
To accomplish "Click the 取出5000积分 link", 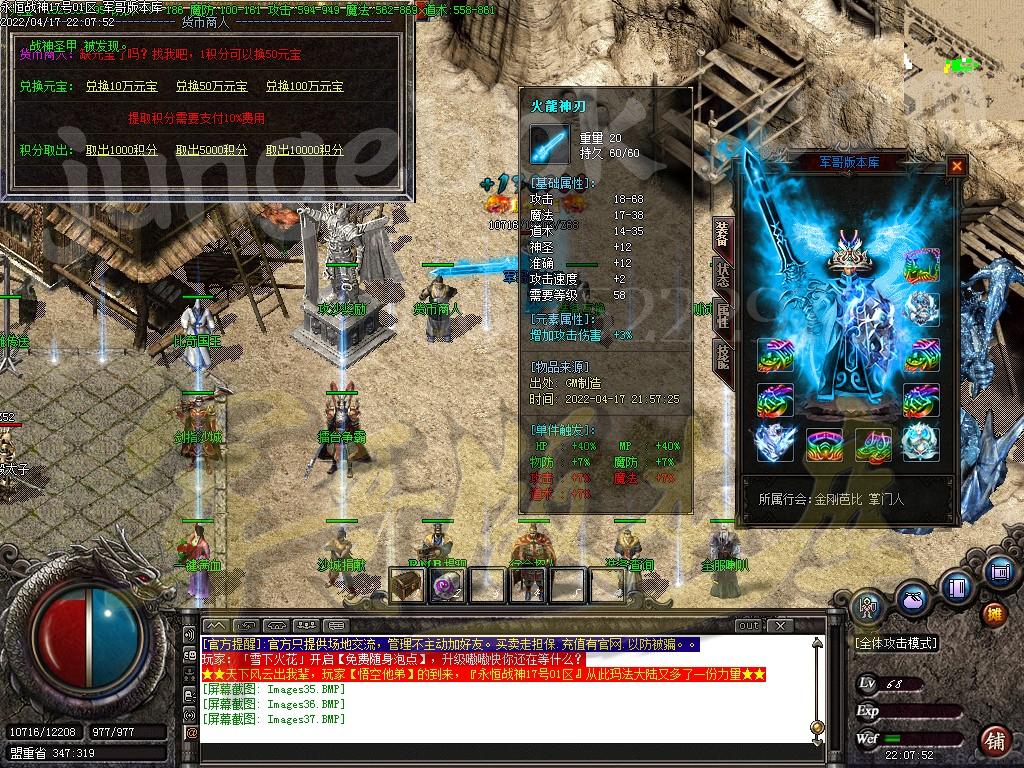I will click(212, 150).
